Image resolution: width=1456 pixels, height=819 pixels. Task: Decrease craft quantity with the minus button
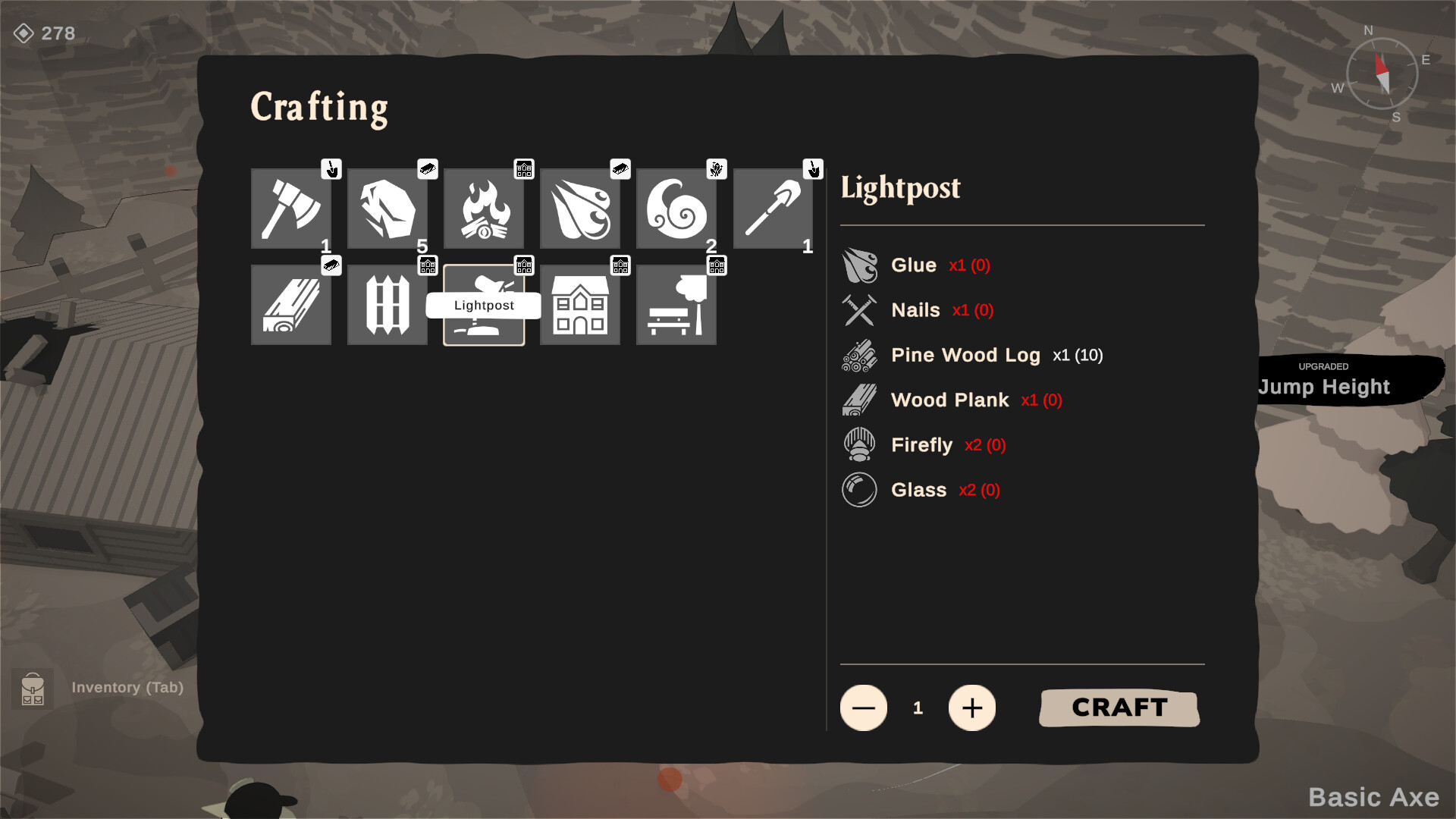click(x=863, y=708)
